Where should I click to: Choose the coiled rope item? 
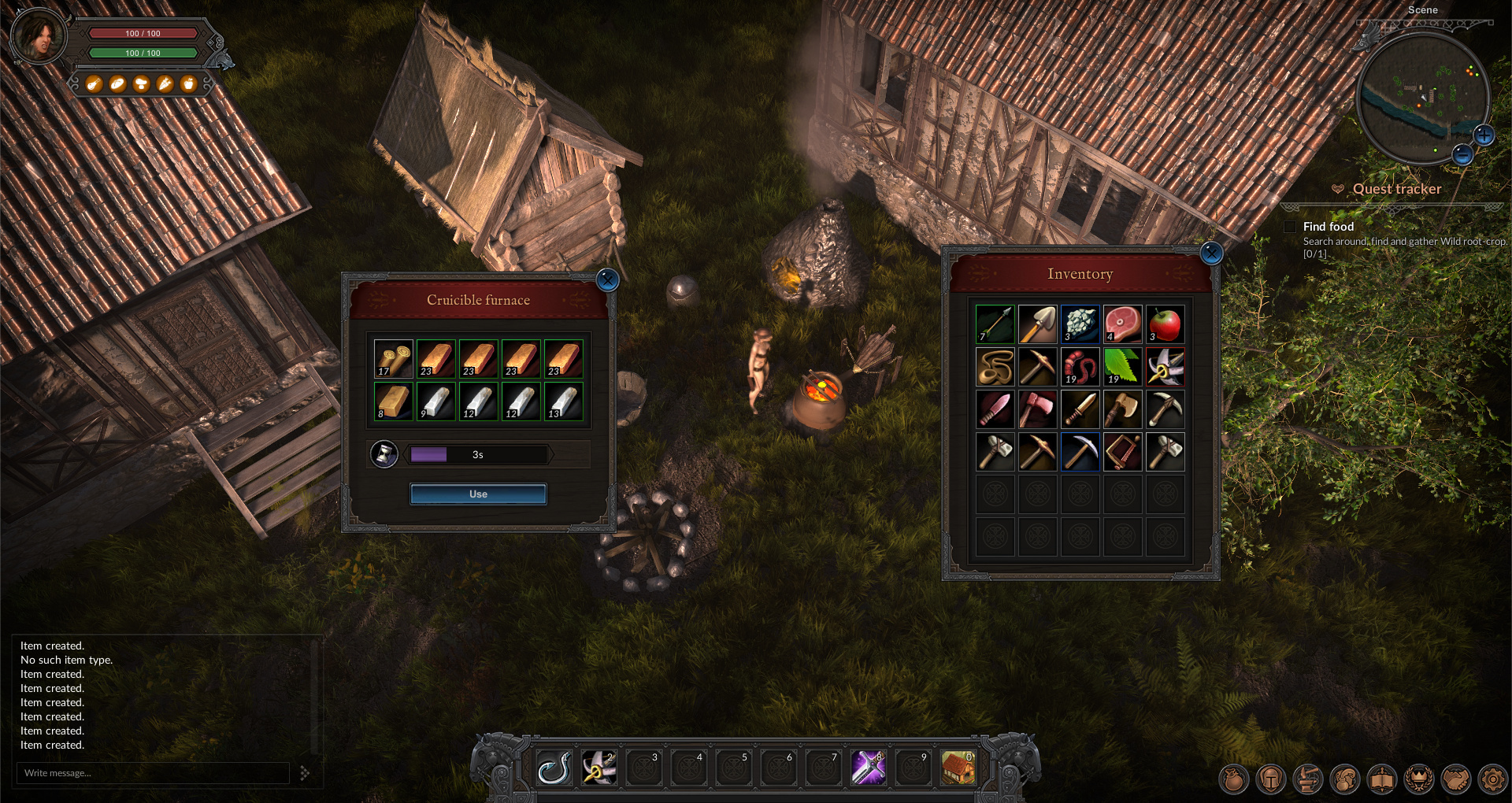pyautogui.click(x=995, y=367)
